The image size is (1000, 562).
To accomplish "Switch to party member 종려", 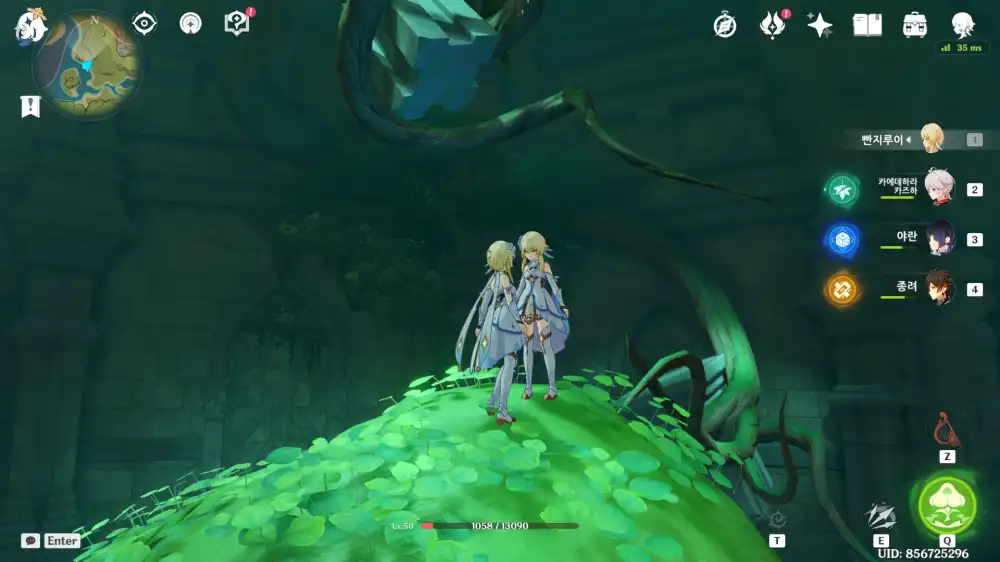I will 938,289.
